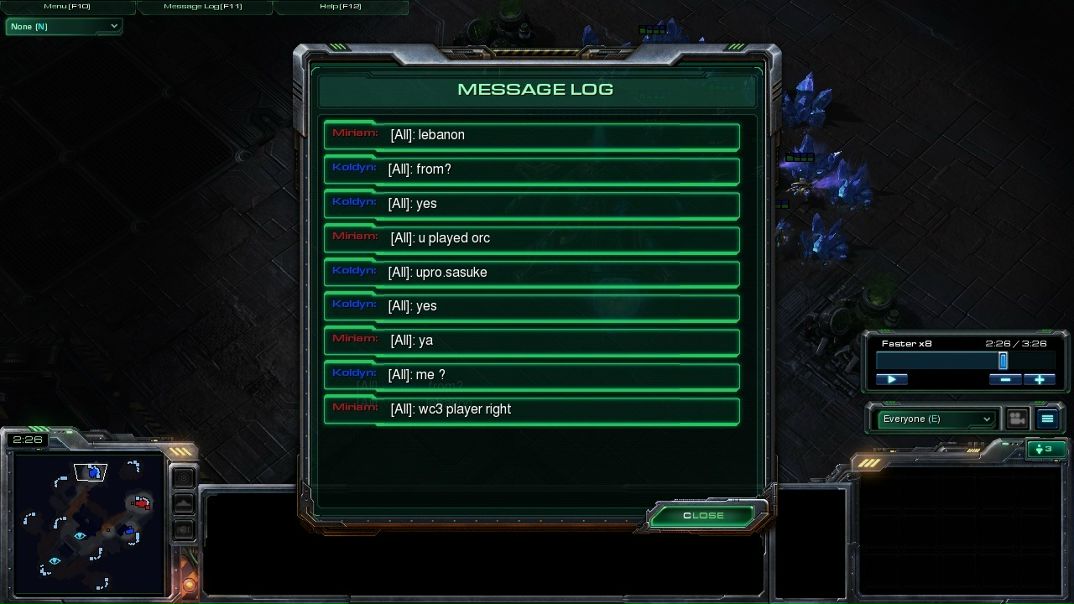The height and width of the screenshot is (604, 1074).
Task: Select Miriam's "wc3 player right" message row
Action: (x=531, y=410)
